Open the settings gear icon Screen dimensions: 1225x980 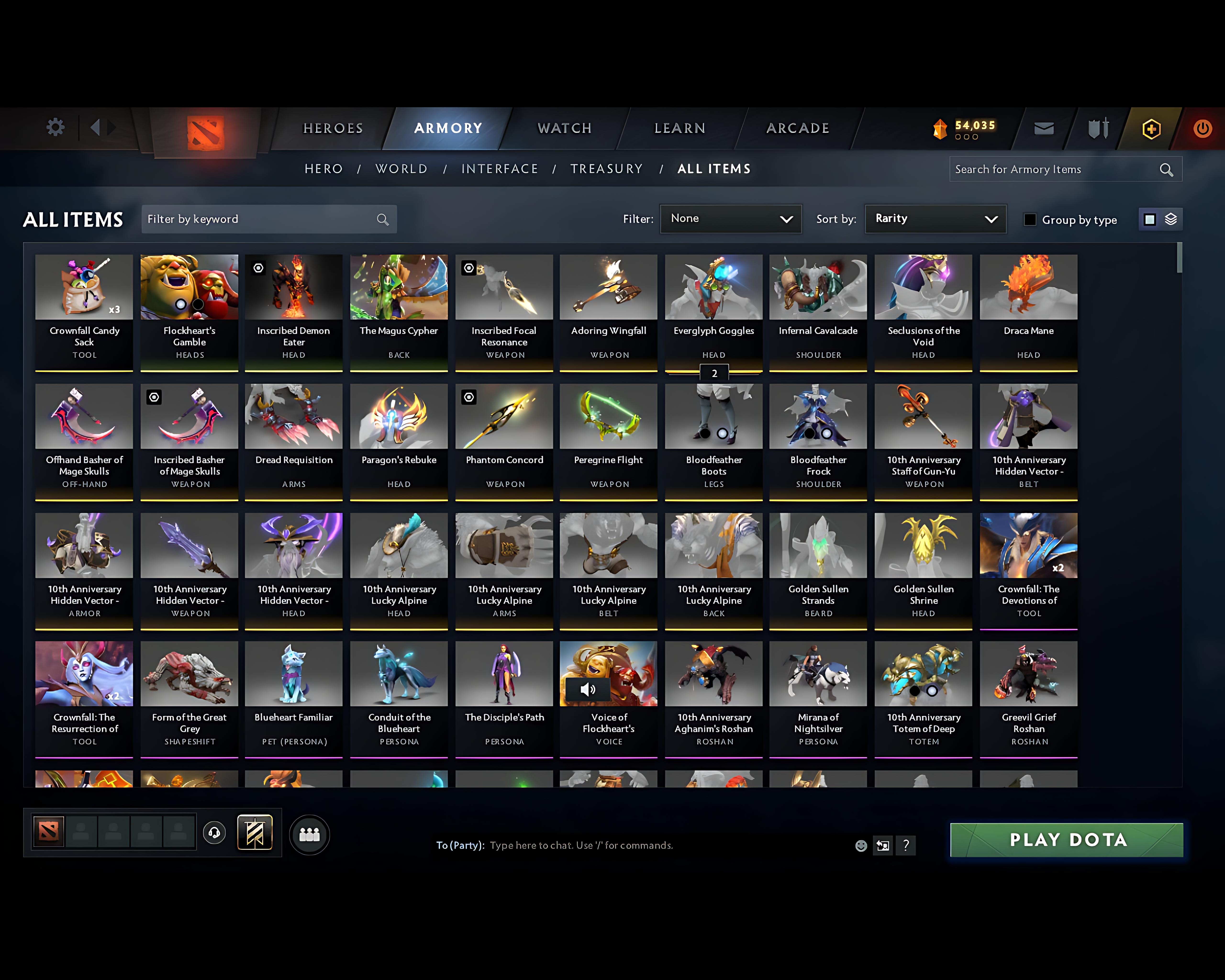point(55,127)
